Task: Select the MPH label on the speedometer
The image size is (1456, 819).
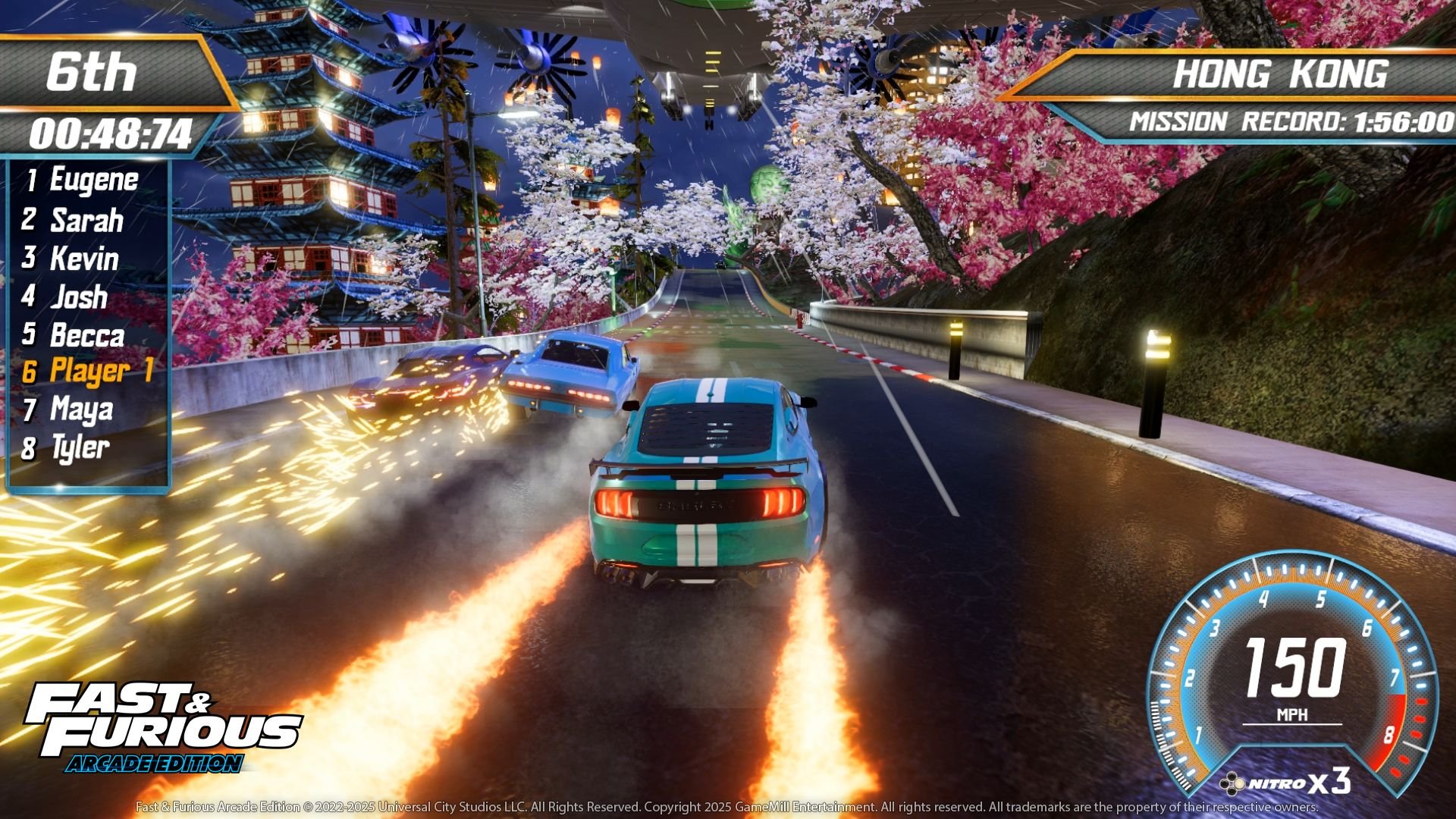Action: coord(1293,713)
